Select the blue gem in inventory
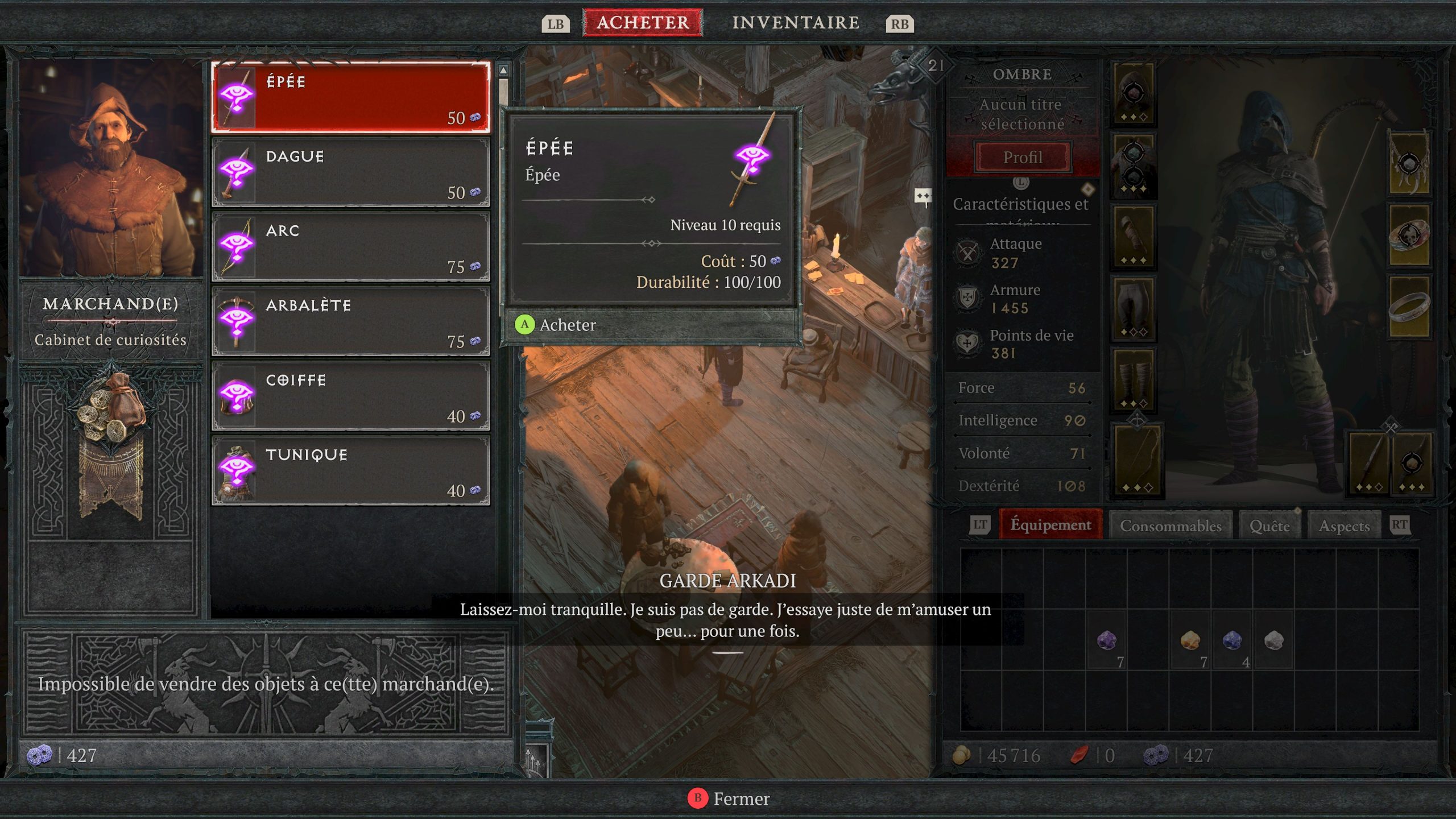This screenshot has height=819, width=1456. (1232, 642)
